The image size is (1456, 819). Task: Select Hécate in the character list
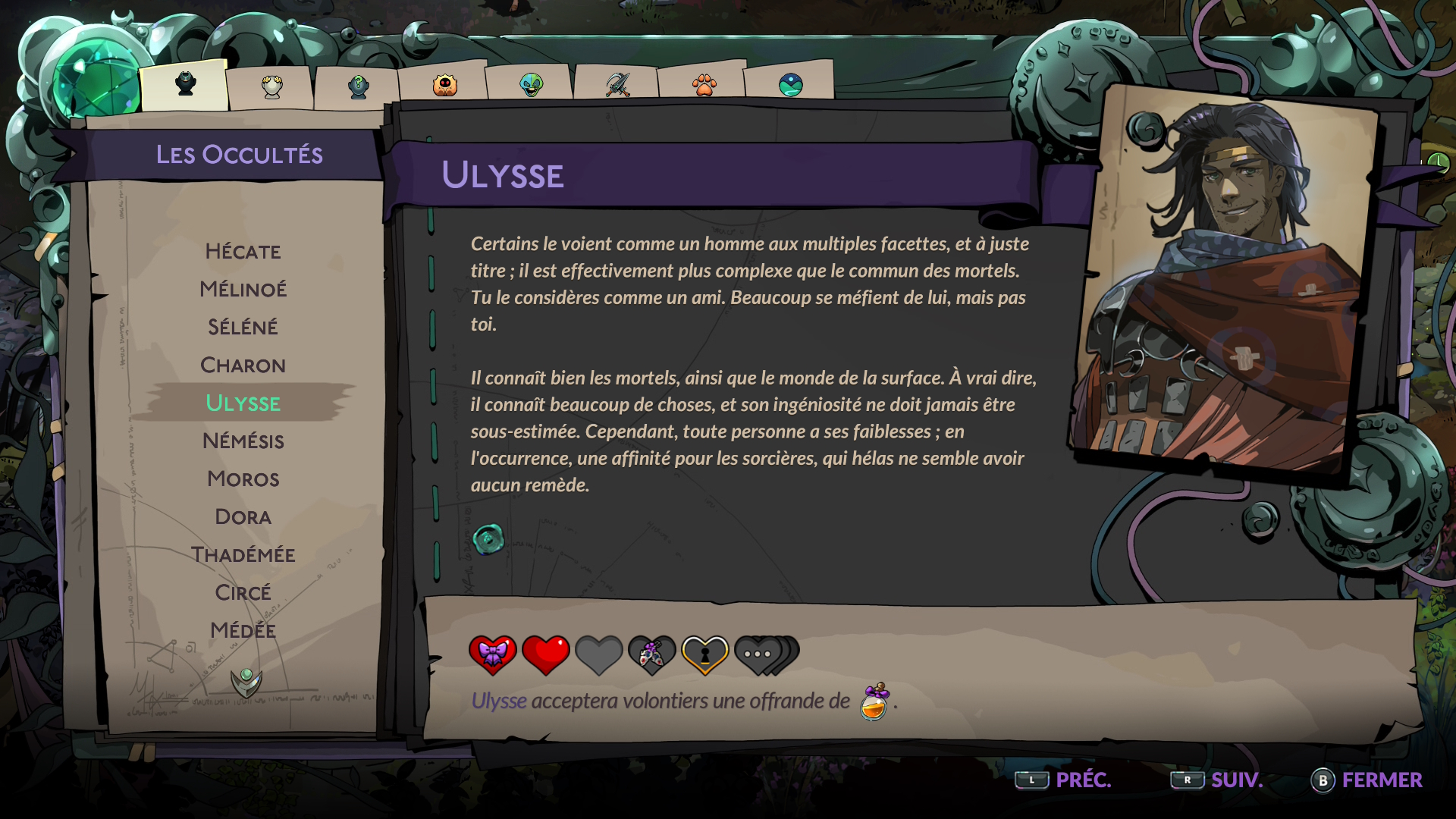click(x=243, y=252)
